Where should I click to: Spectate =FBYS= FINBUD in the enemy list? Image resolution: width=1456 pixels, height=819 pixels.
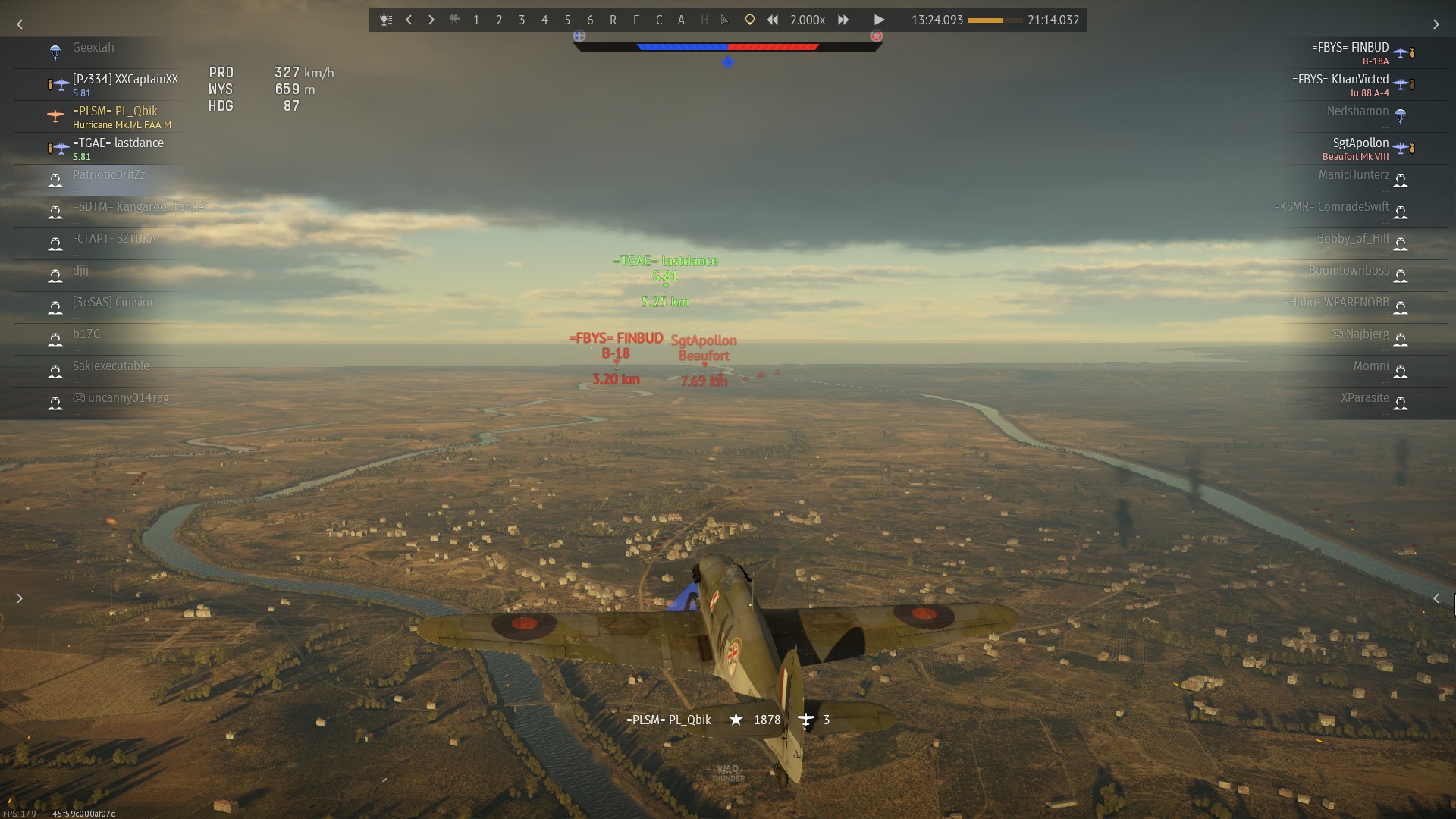point(1350,52)
